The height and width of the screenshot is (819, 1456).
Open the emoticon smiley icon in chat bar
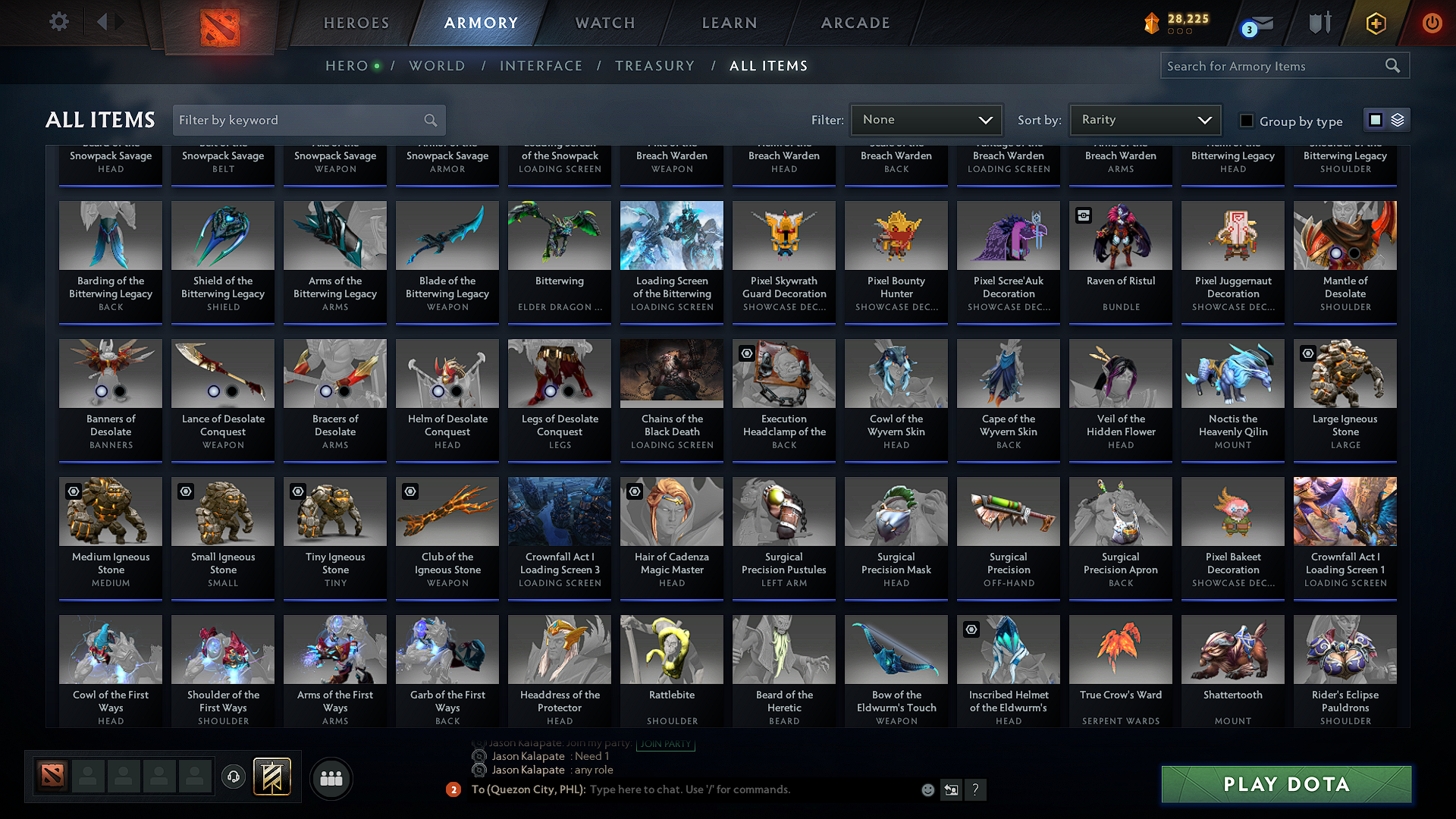coord(927,789)
